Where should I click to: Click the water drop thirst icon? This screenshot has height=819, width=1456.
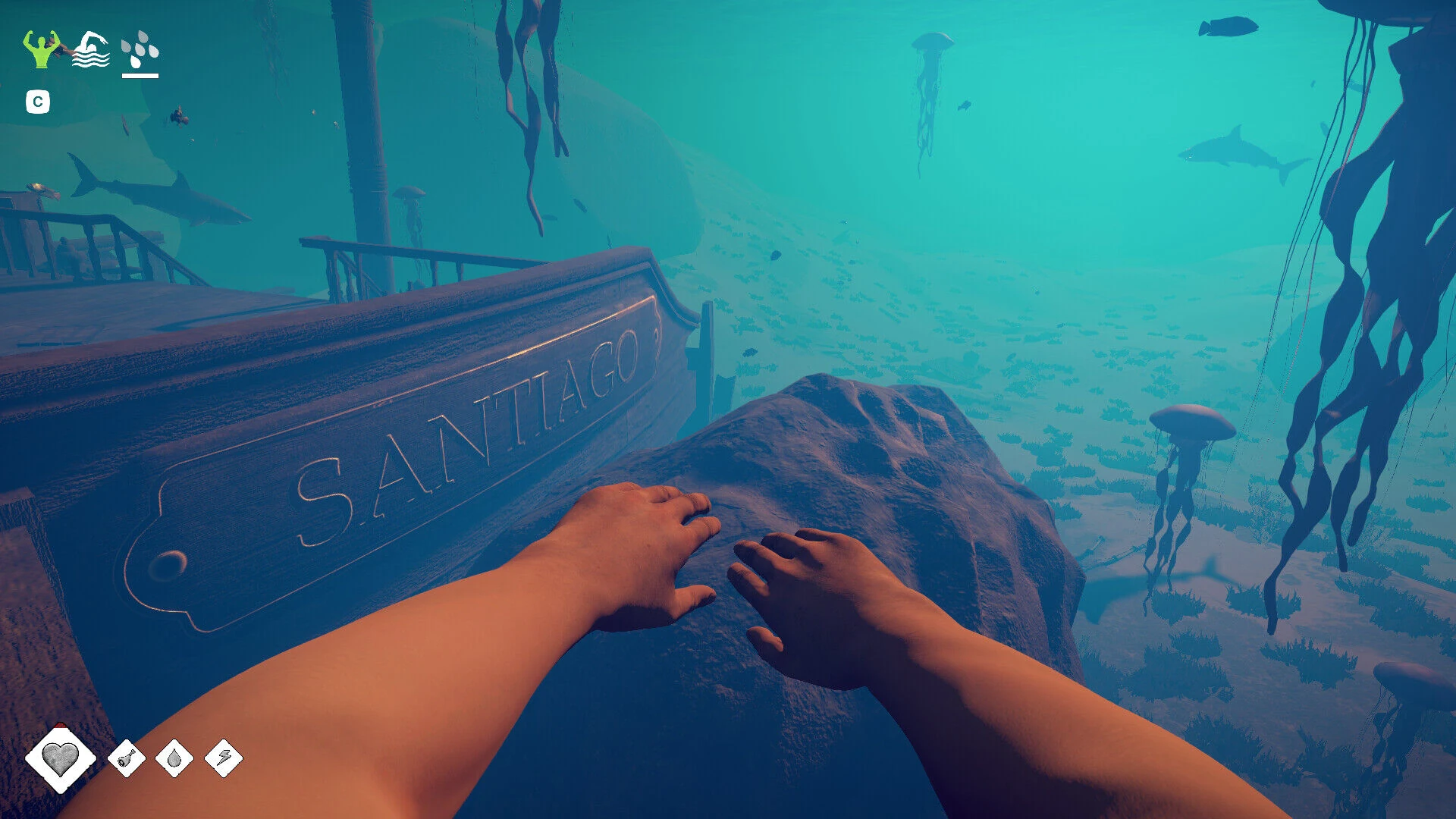click(x=174, y=758)
